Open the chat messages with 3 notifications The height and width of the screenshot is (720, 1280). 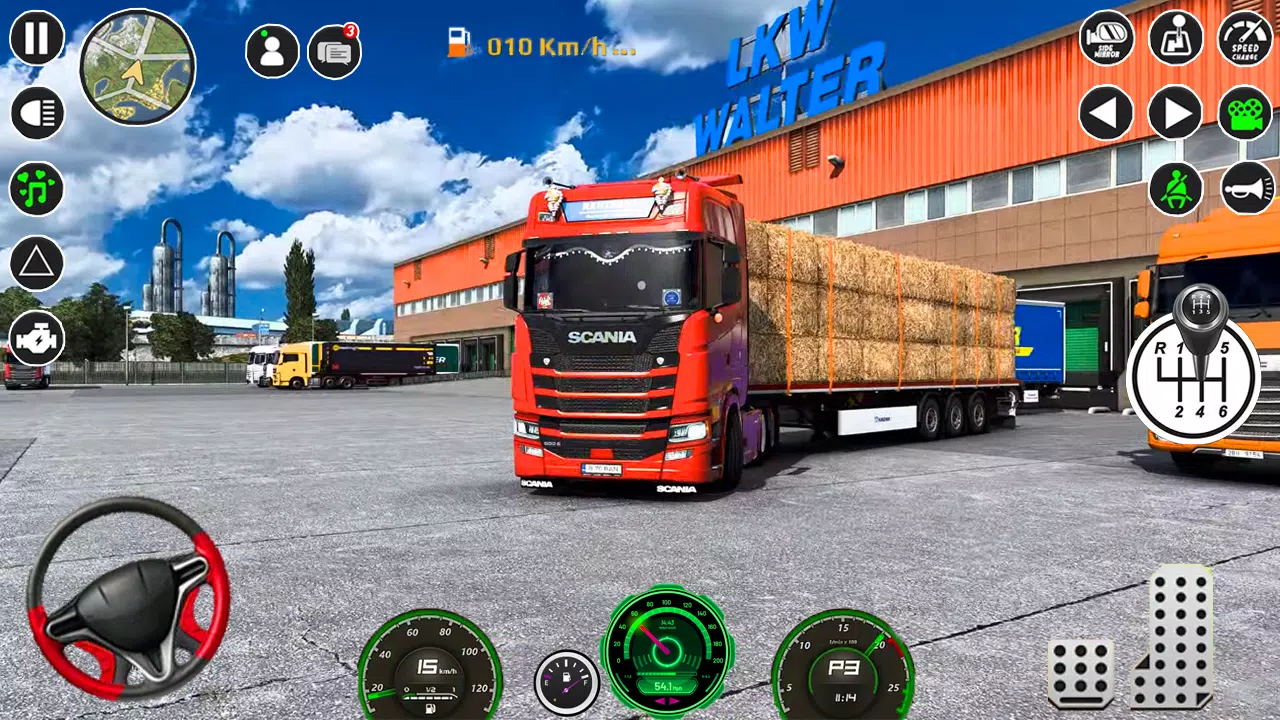(x=333, y=49)
